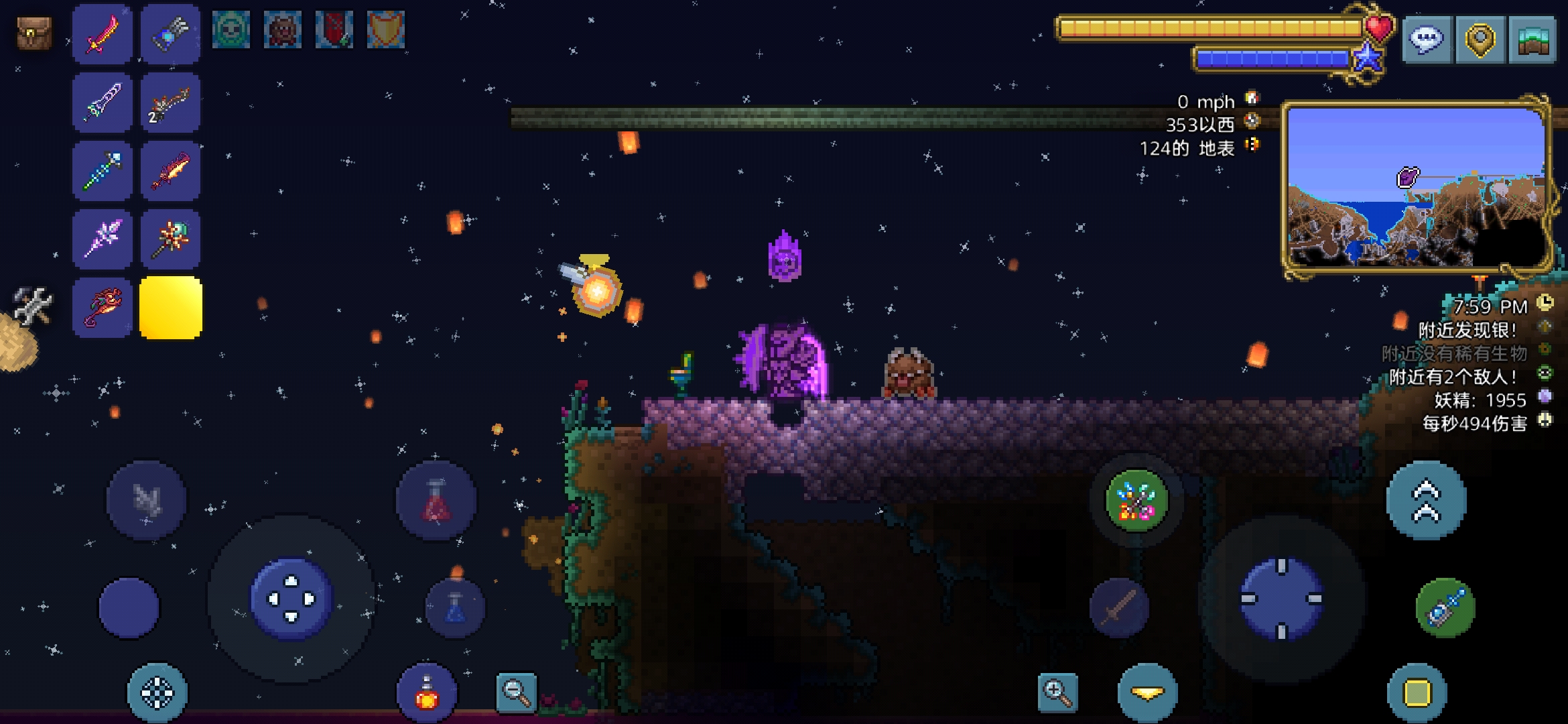The image size is (1568, 724).
Task: Select the blue gem staff slot
Action: [102, 171]
